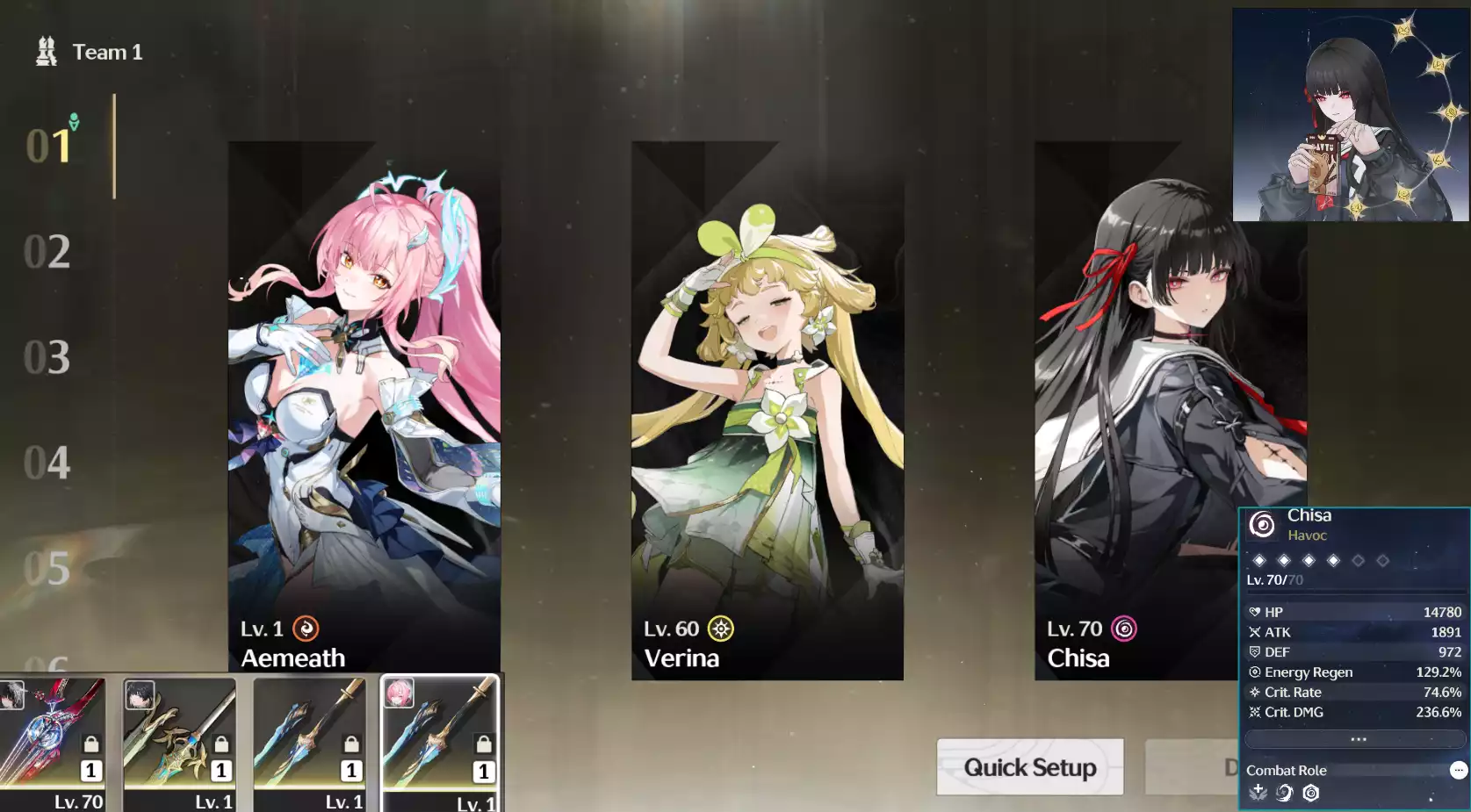Select the third role icon in Combat Role row
The image size is (1471, 812).
click(1310, 793)
